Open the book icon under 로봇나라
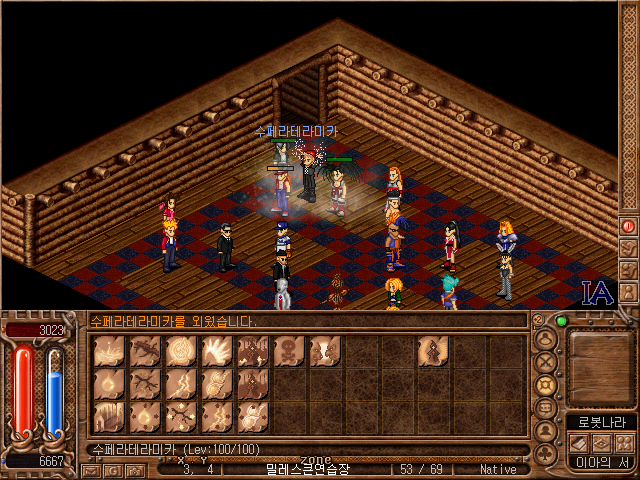The height and width of the screenshot is (480, 640). point(578,443)
